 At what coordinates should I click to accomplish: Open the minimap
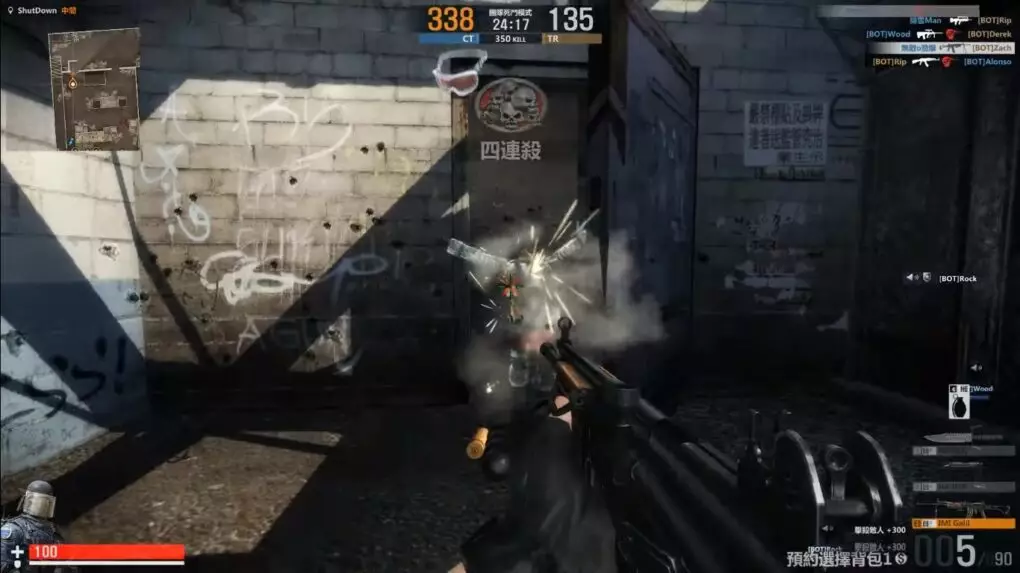tap(93, 89)
